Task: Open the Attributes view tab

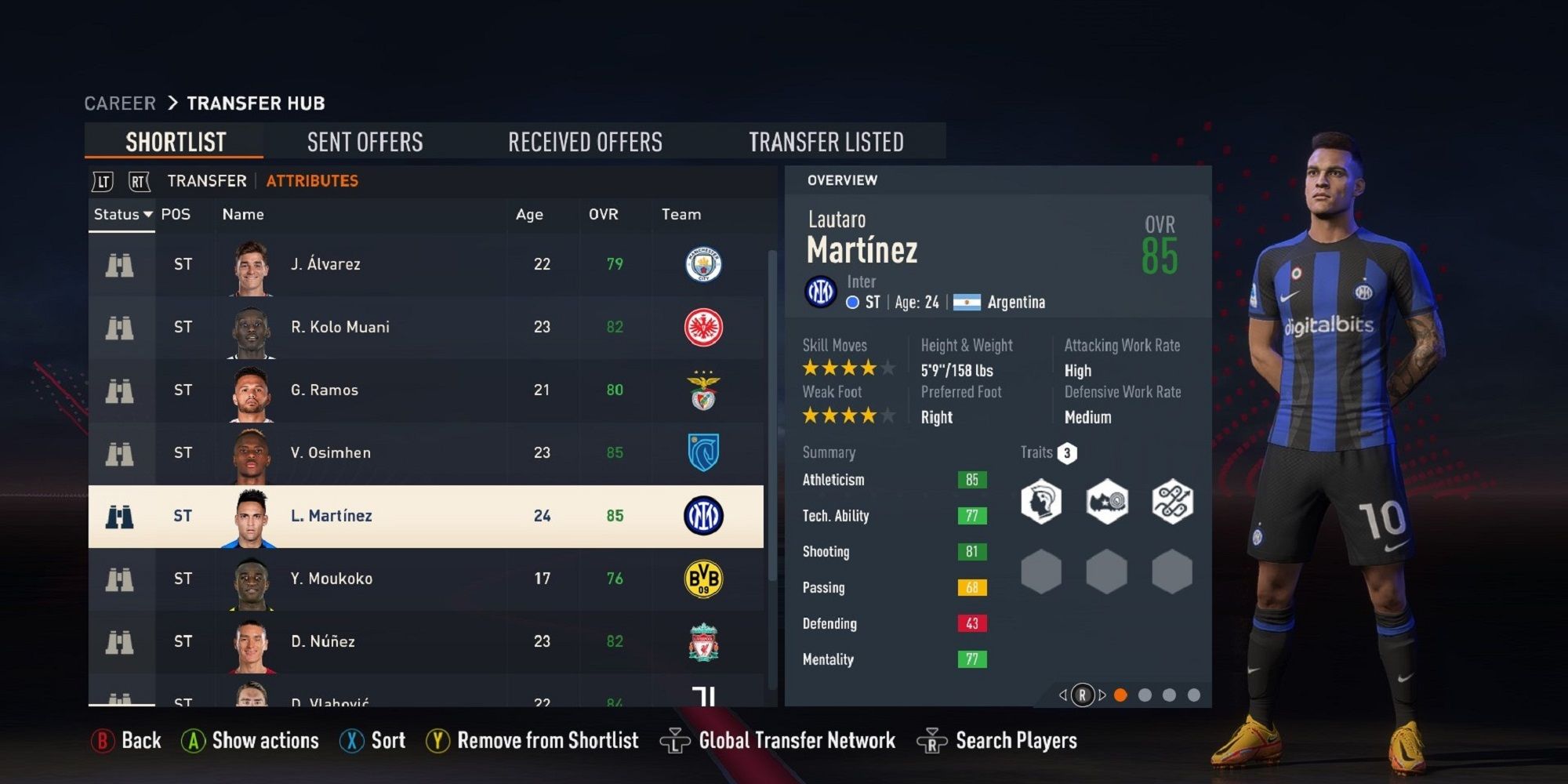Action: pyautogui.click(x=311, y=180)
